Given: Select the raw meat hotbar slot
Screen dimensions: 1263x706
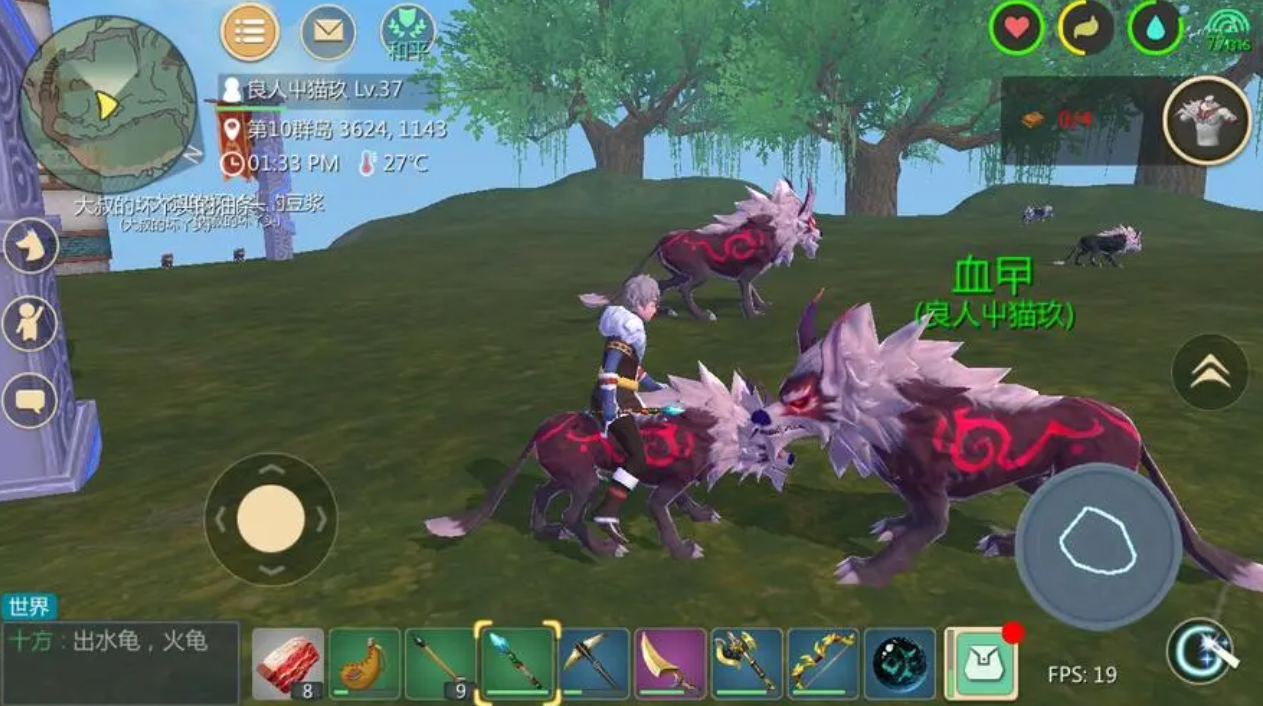Looking at the screenshot, I should tap(288, 663).
